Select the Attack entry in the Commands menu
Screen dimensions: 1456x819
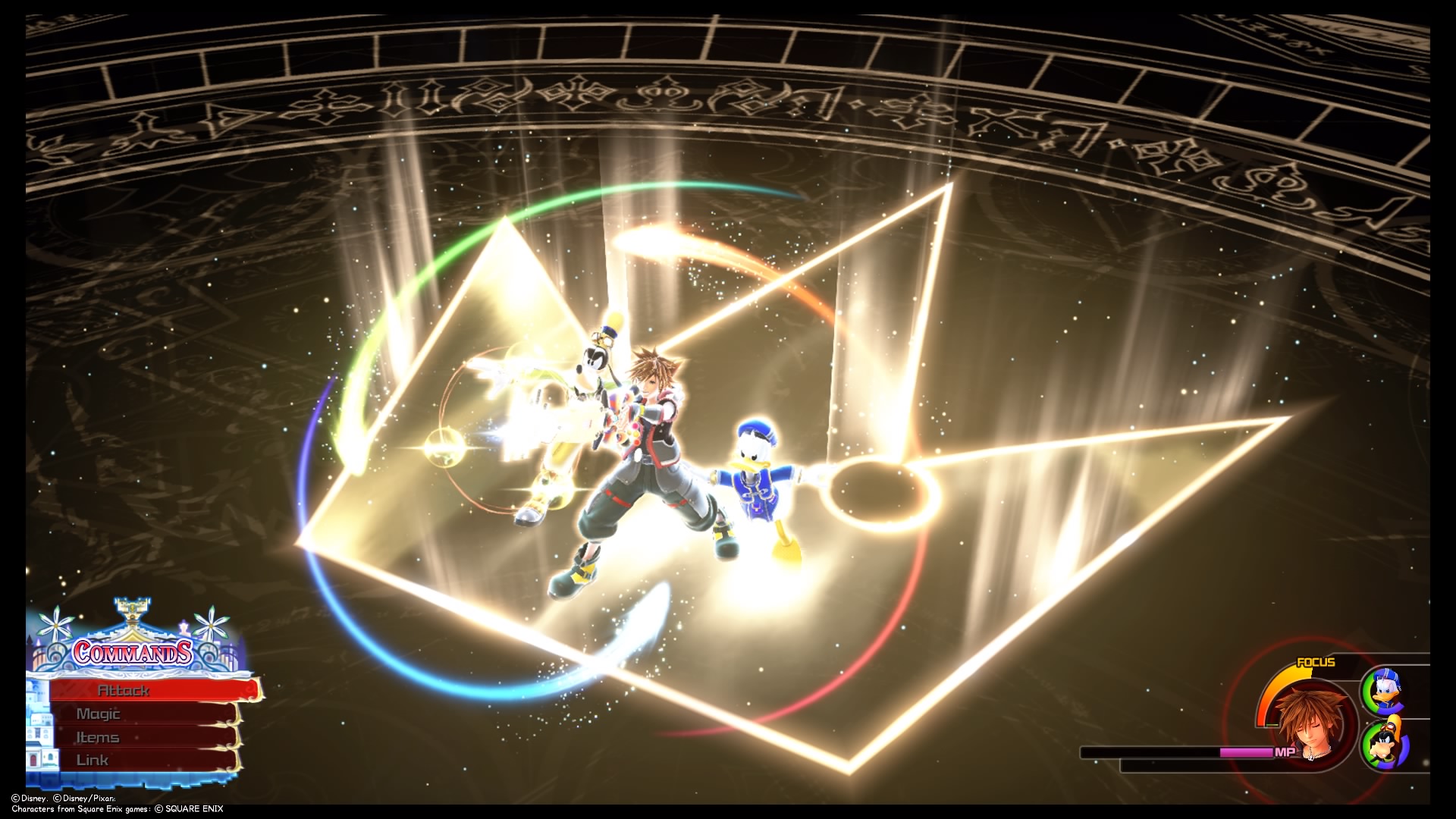123,691
